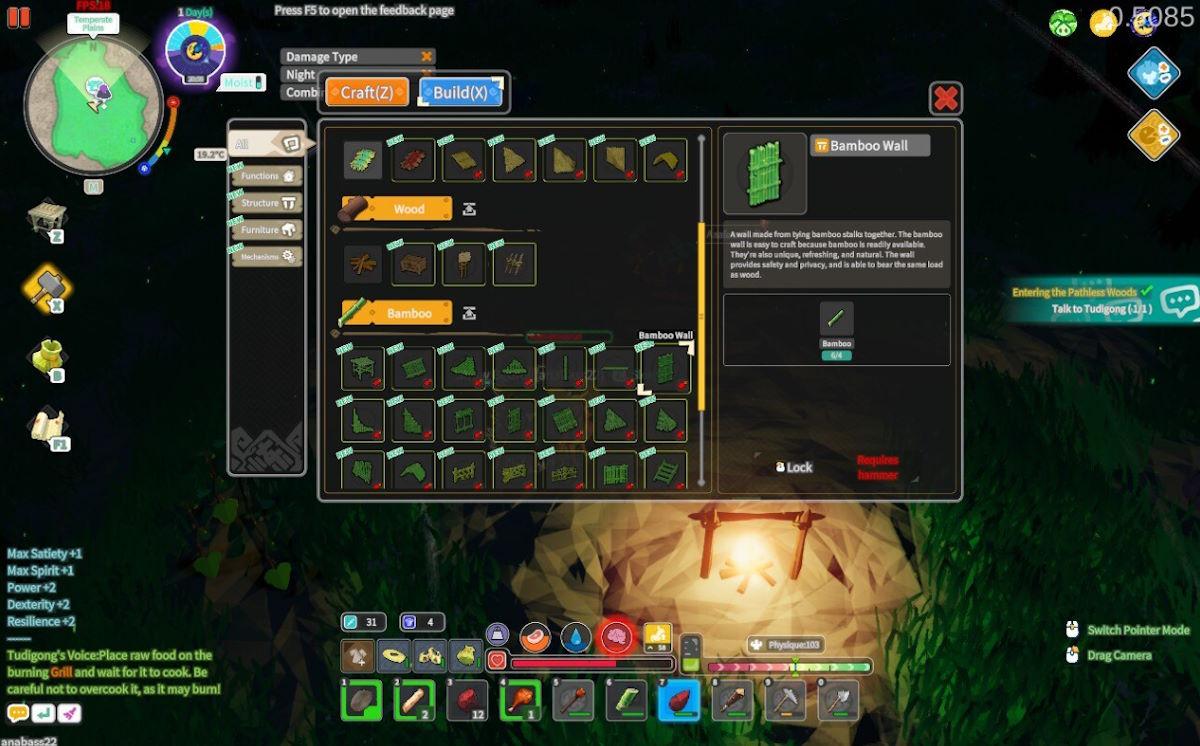
Task: Show the Functions build category
Action: coord(265,176)
